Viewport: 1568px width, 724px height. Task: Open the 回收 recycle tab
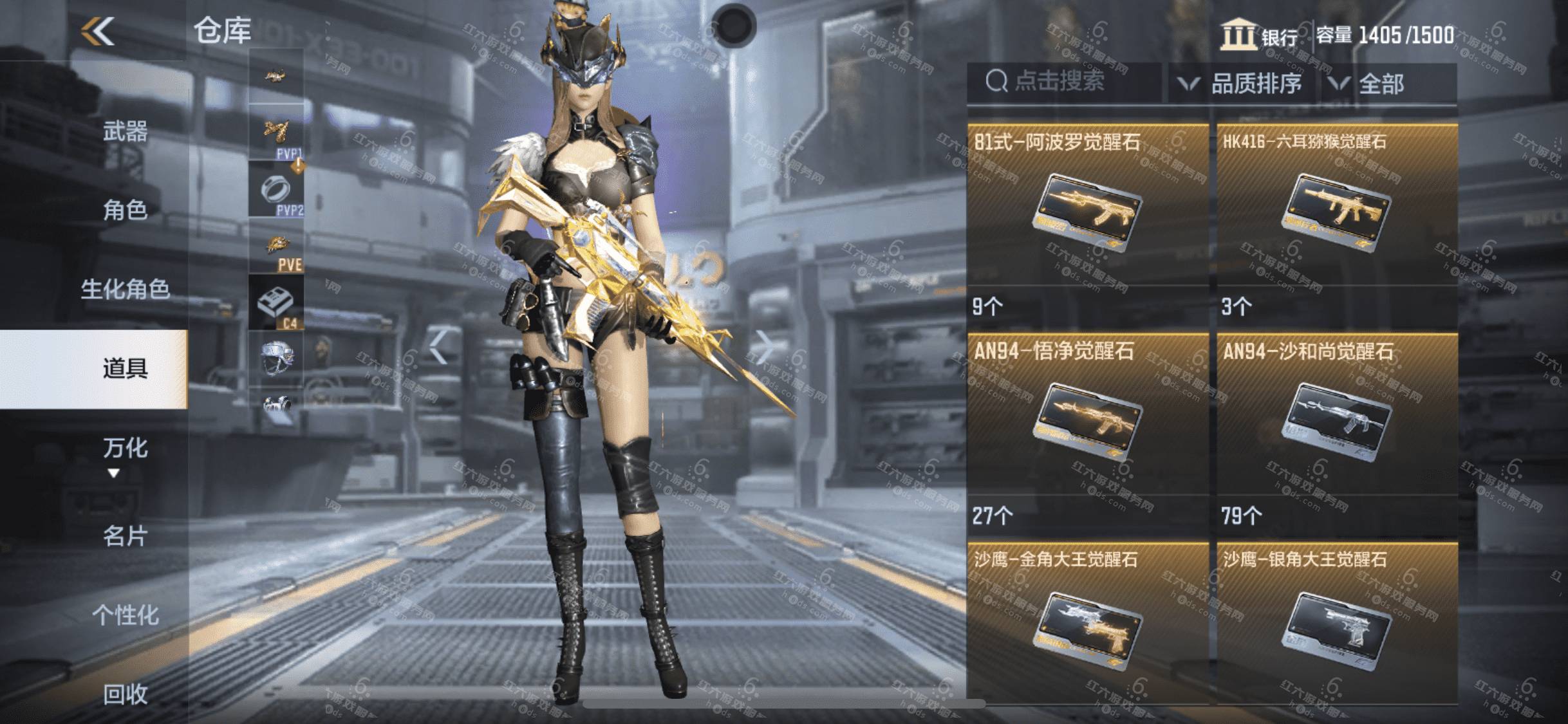click(x=125, y=694)
